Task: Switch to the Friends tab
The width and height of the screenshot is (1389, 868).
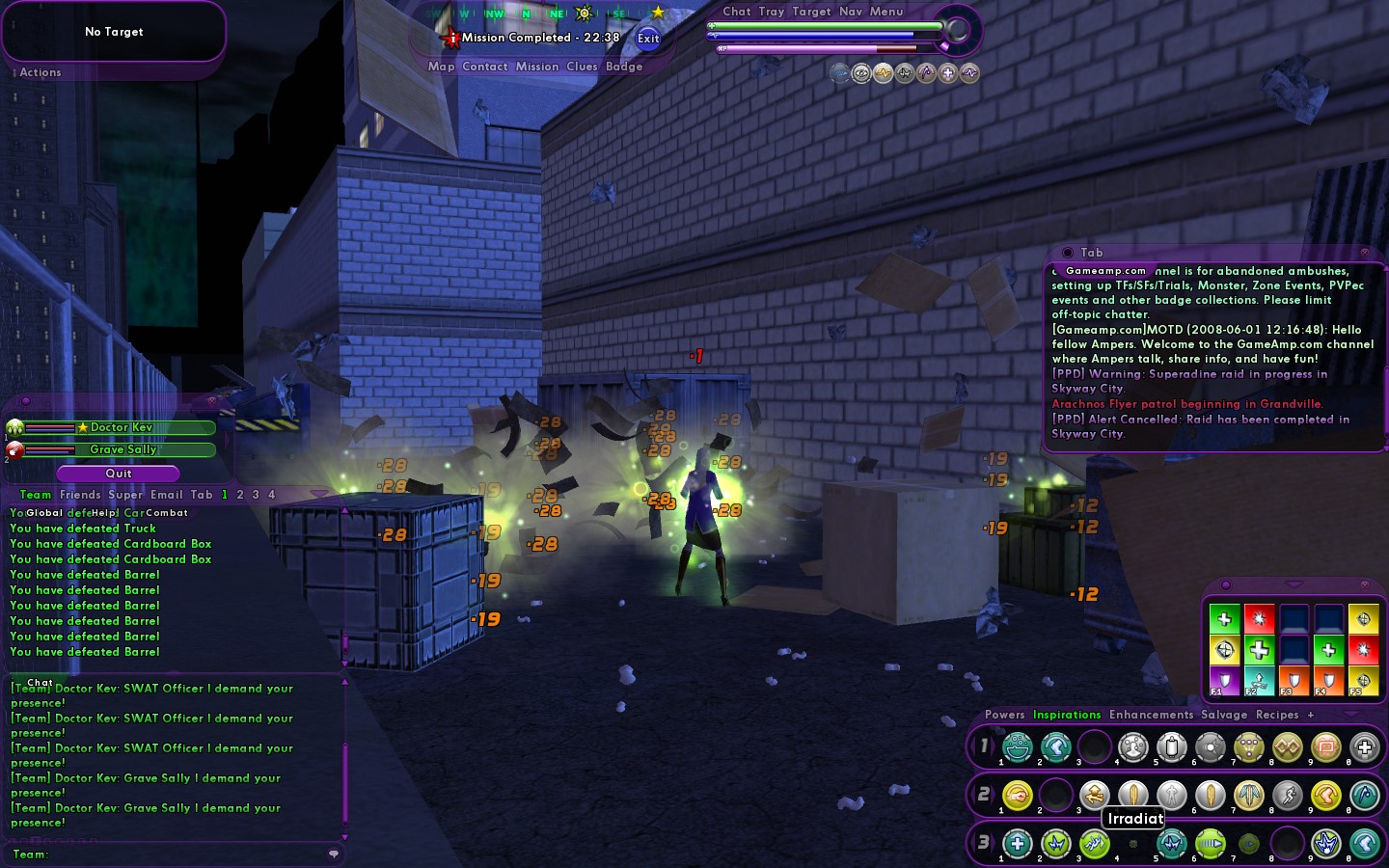Action: 80,495
